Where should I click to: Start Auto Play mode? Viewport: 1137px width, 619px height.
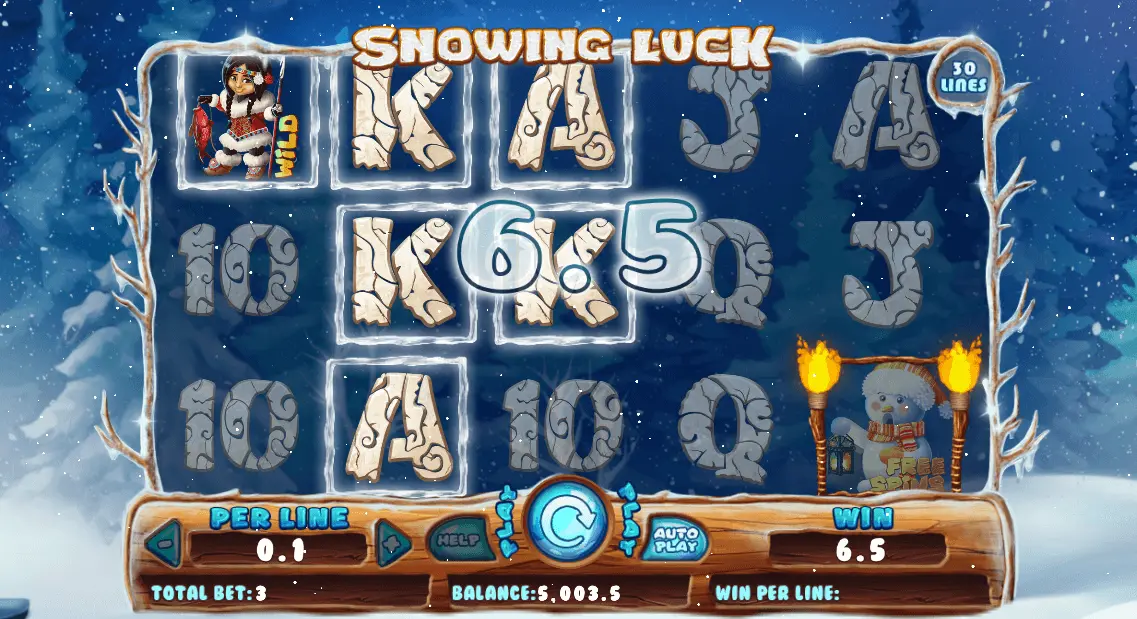tap(675, 541)
